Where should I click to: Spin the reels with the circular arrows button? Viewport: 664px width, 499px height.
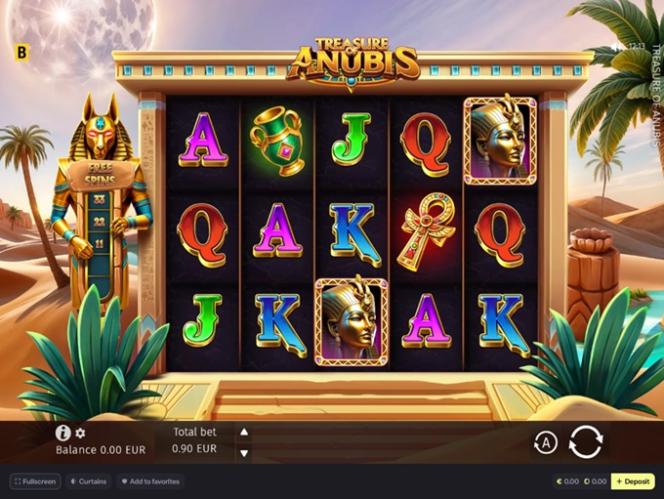click(586, 441)
